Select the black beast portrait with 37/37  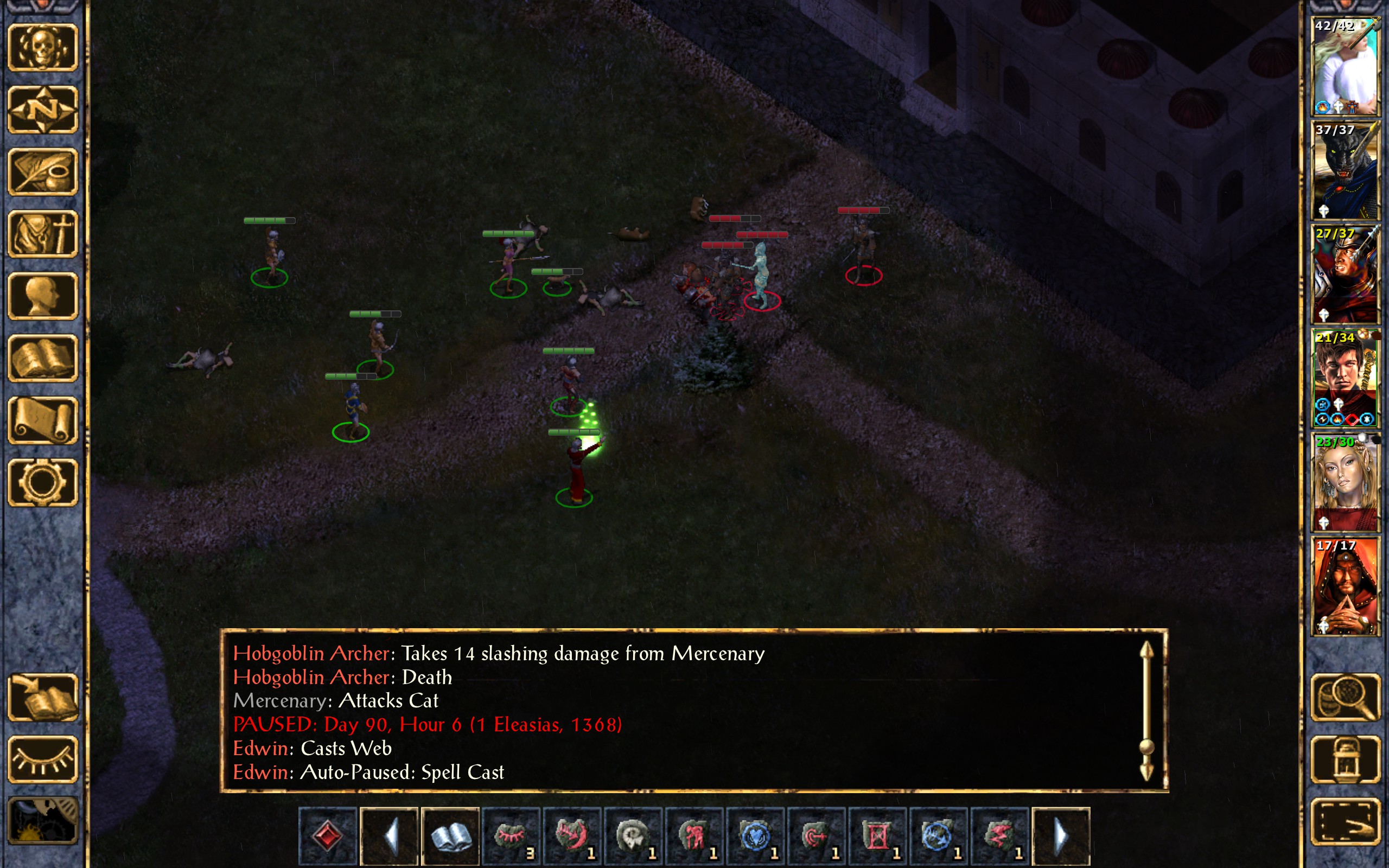pos(1345,170)
